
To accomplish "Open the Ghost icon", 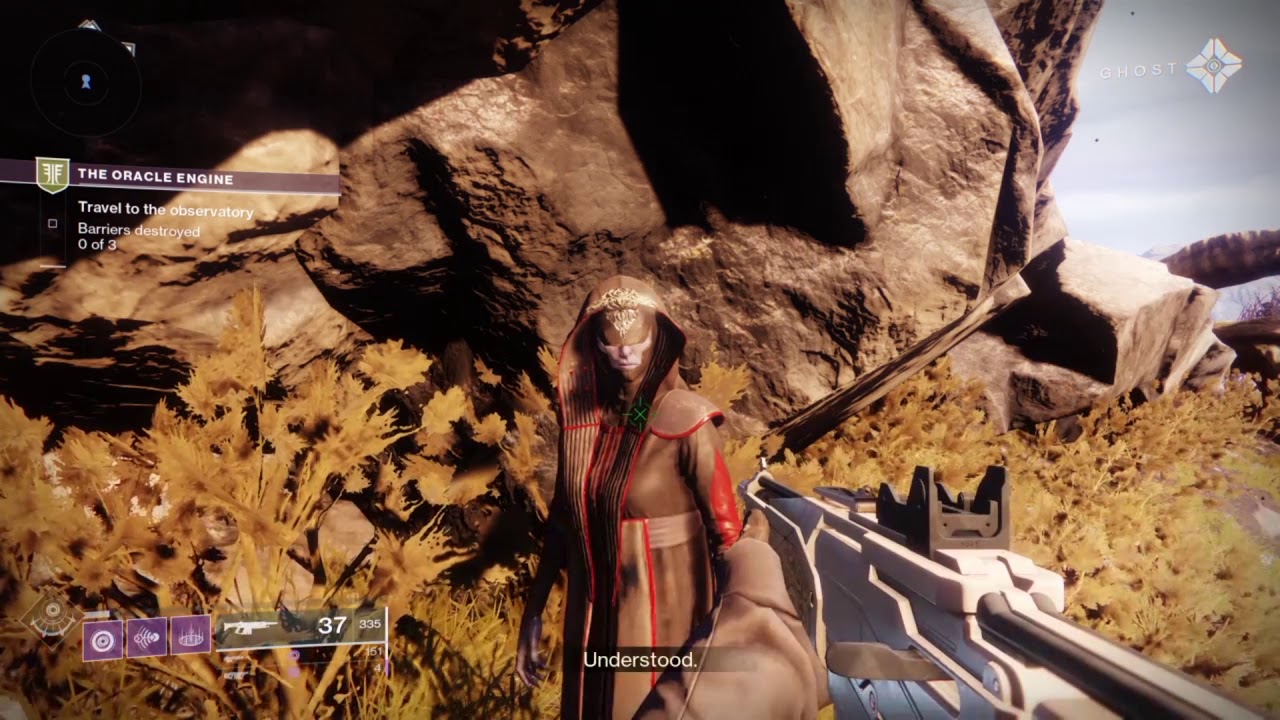I will pos(1213,67).
